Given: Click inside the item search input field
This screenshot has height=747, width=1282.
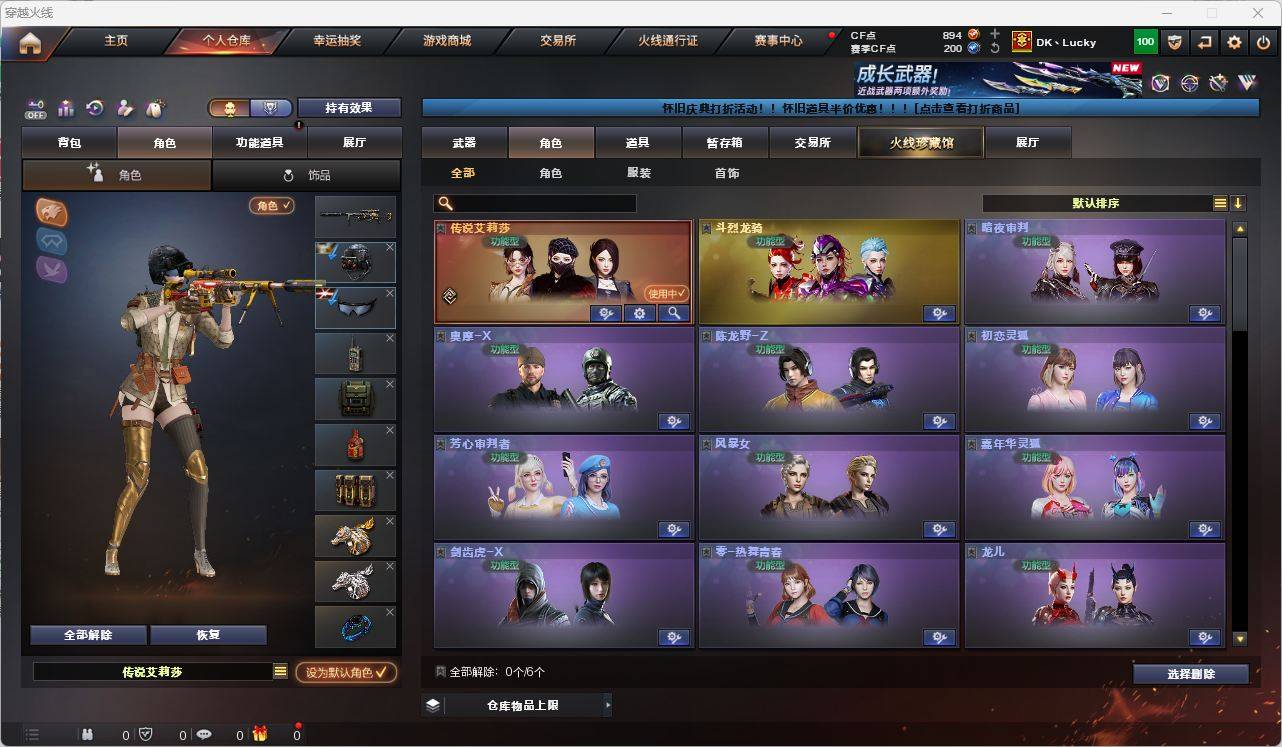Looking at the screenshot, I should click(540, 203).
